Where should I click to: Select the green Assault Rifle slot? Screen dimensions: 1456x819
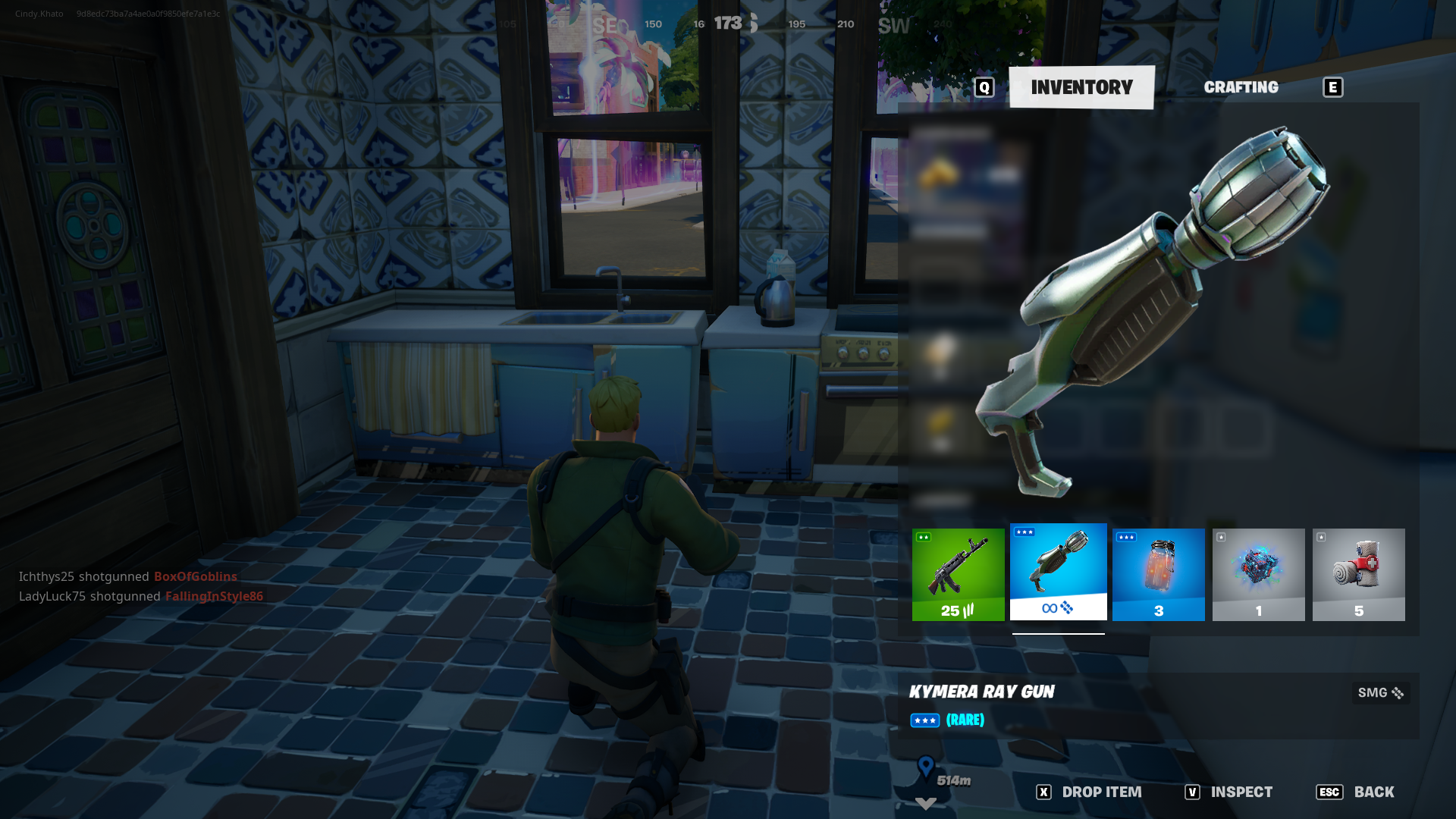point(958,574)
